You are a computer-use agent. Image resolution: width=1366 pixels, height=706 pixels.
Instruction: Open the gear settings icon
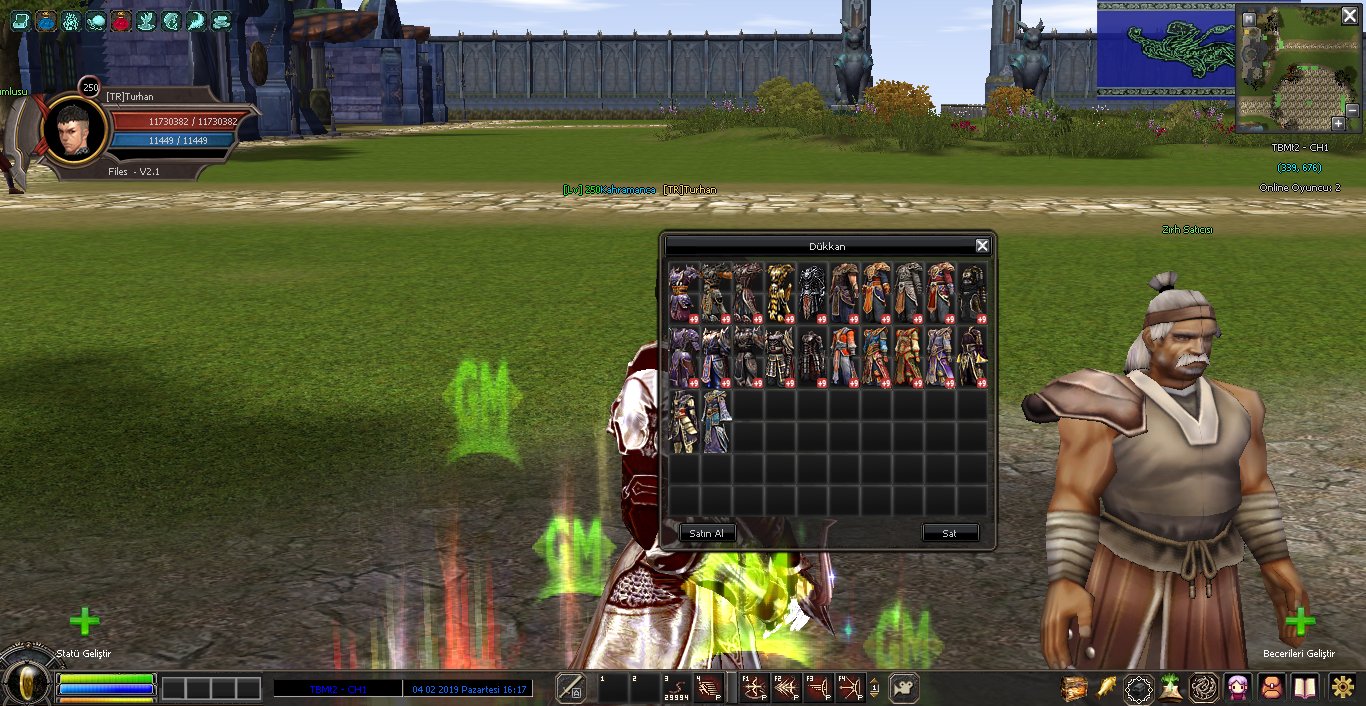tap(1343, 688)
